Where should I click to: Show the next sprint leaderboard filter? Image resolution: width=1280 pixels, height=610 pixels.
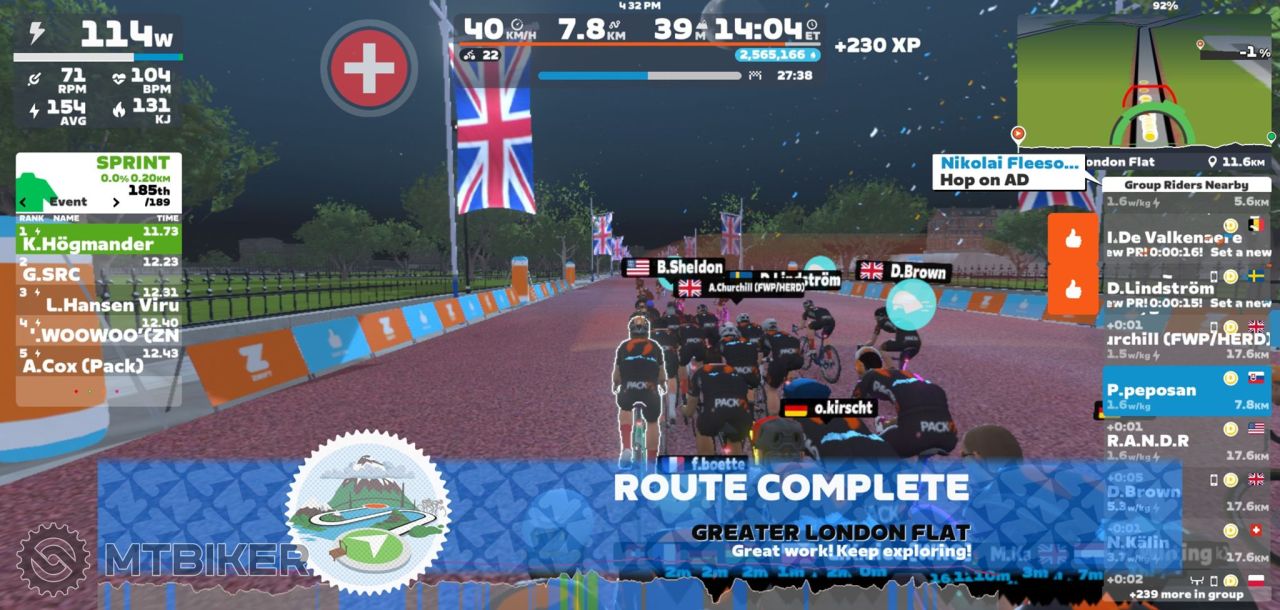[x=116, y=202]
